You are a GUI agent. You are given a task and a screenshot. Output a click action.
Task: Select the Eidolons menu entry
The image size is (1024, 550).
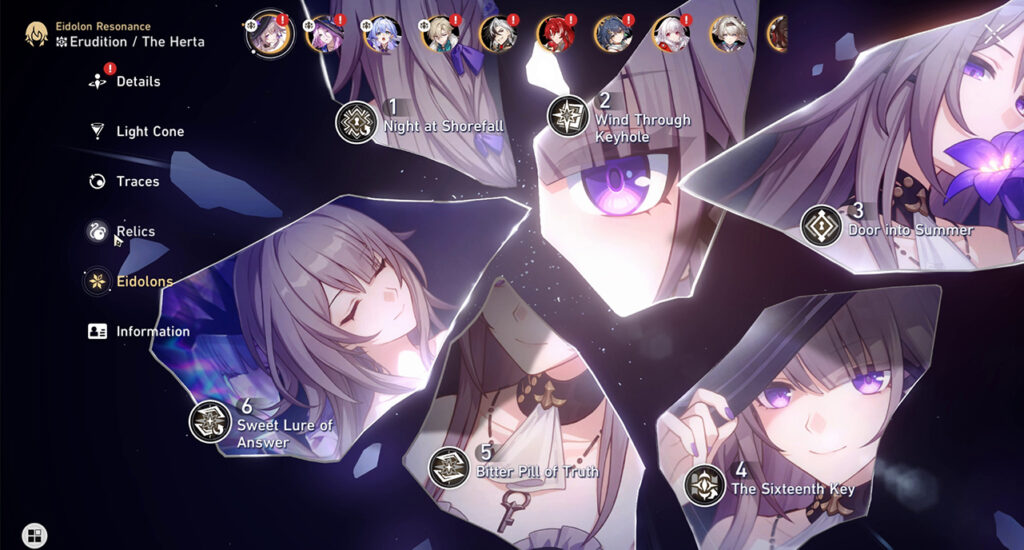click(143, 281)
